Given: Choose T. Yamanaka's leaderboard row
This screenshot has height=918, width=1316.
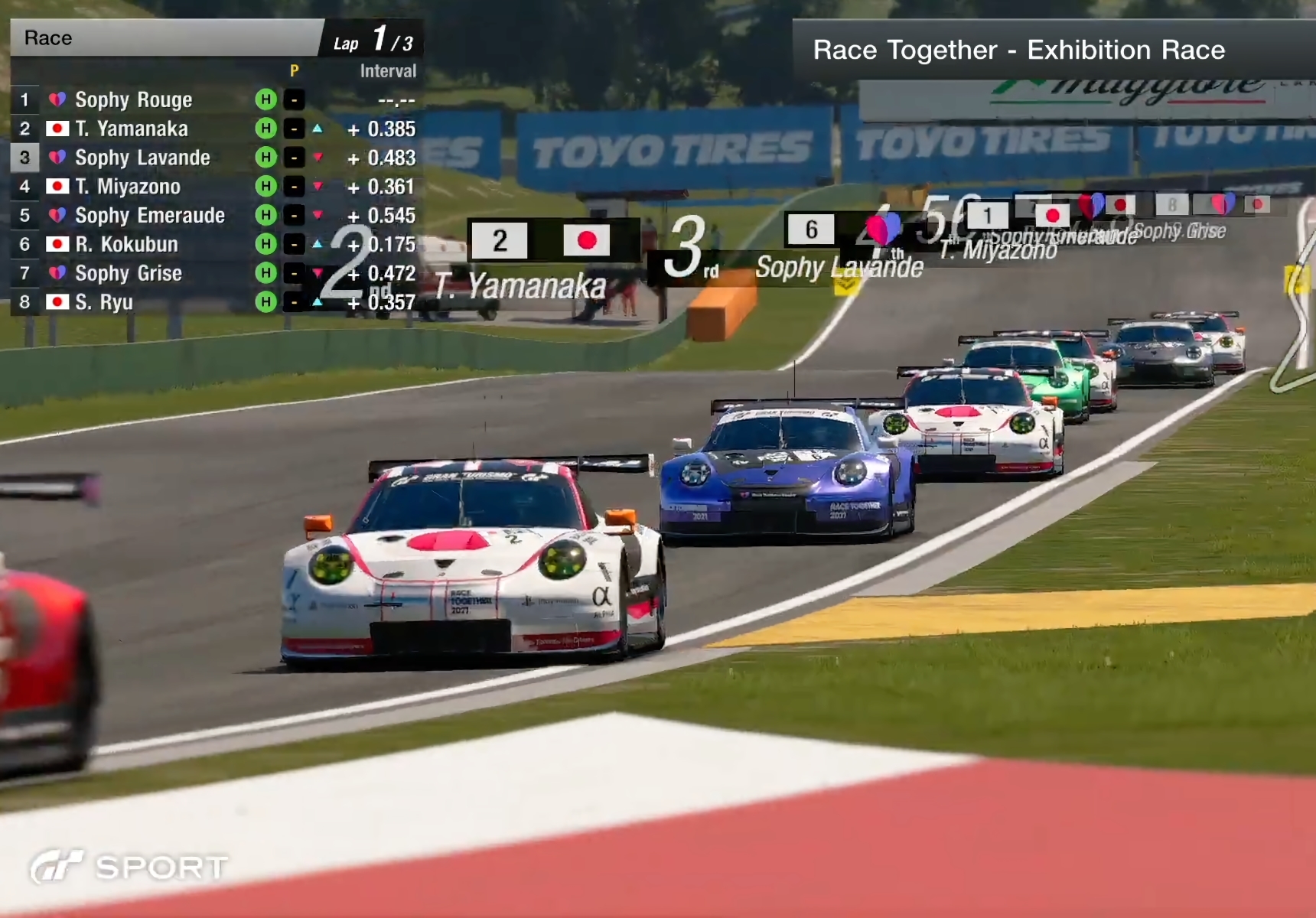Looking at the screenshot, I should [x=132, y=129].
